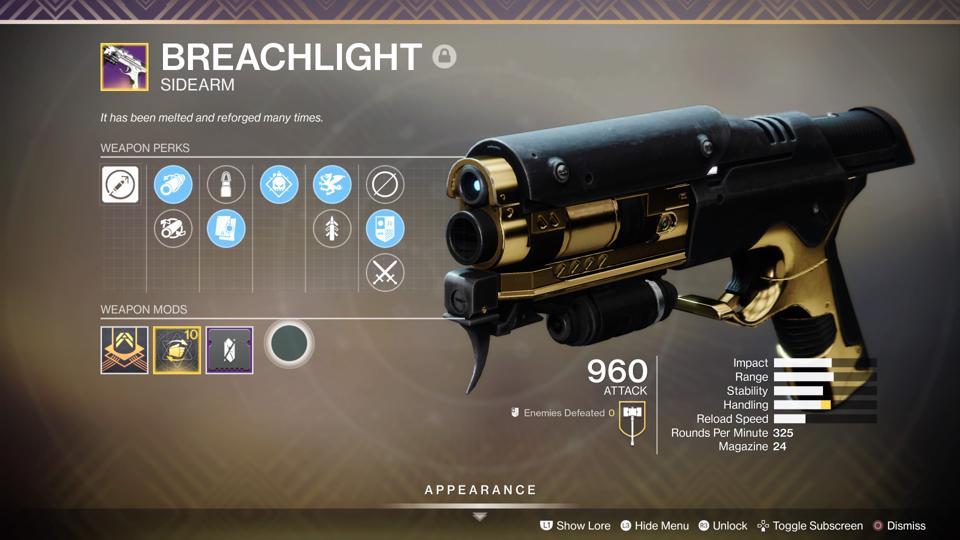Open the purple-bordered crystal weapon mod slot

coord(229,350)
